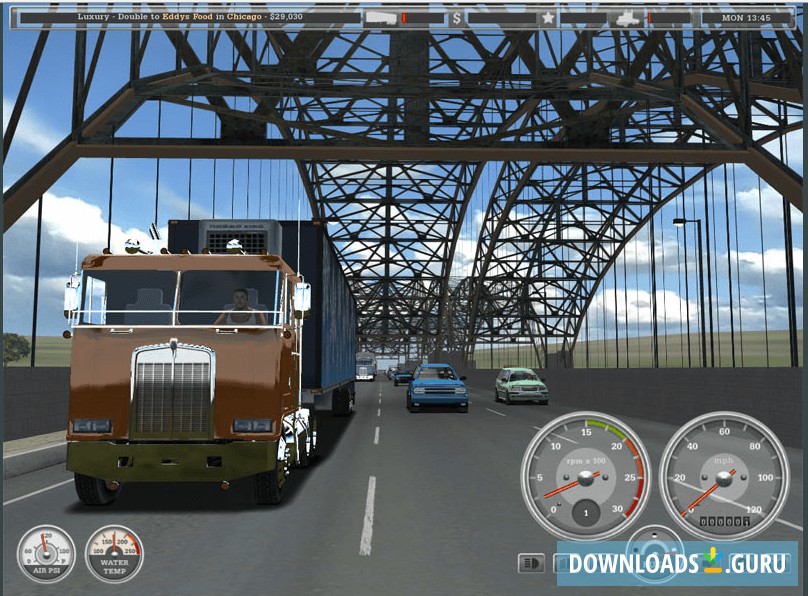Toggle the headlights button
808x596 pixels.
[531, 563]
